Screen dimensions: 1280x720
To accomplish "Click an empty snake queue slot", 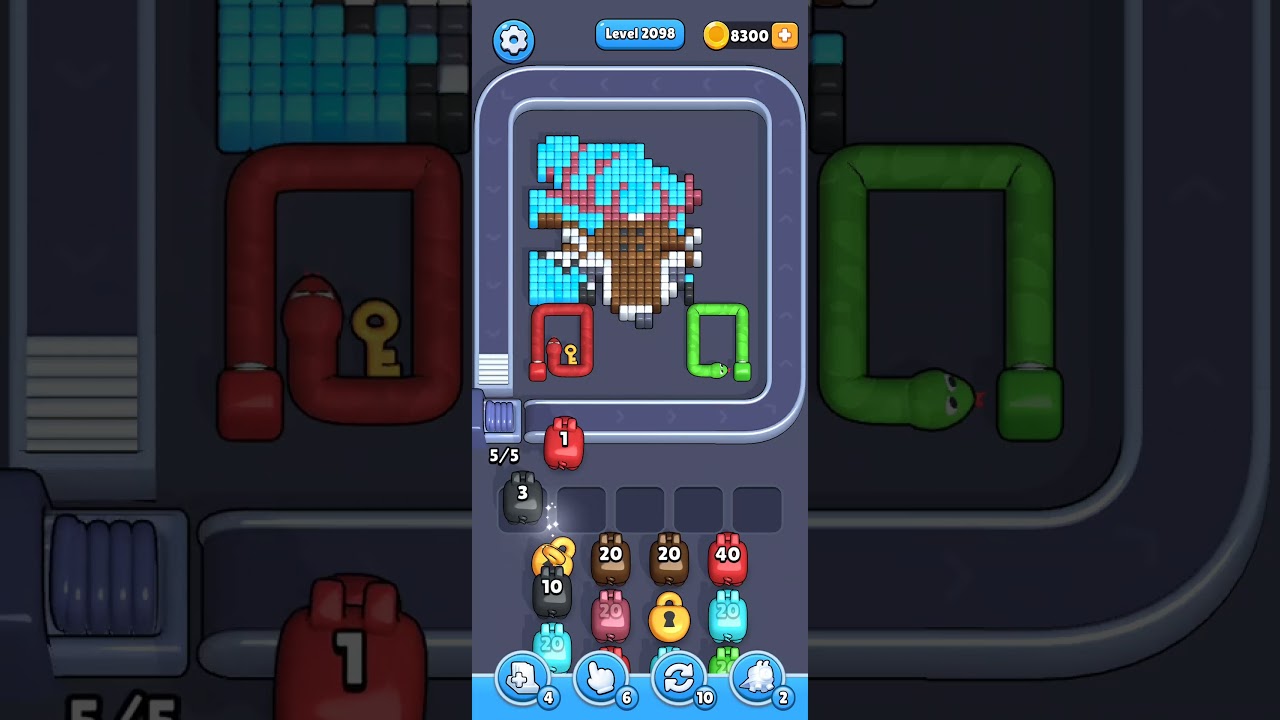I will coord(641,508).
